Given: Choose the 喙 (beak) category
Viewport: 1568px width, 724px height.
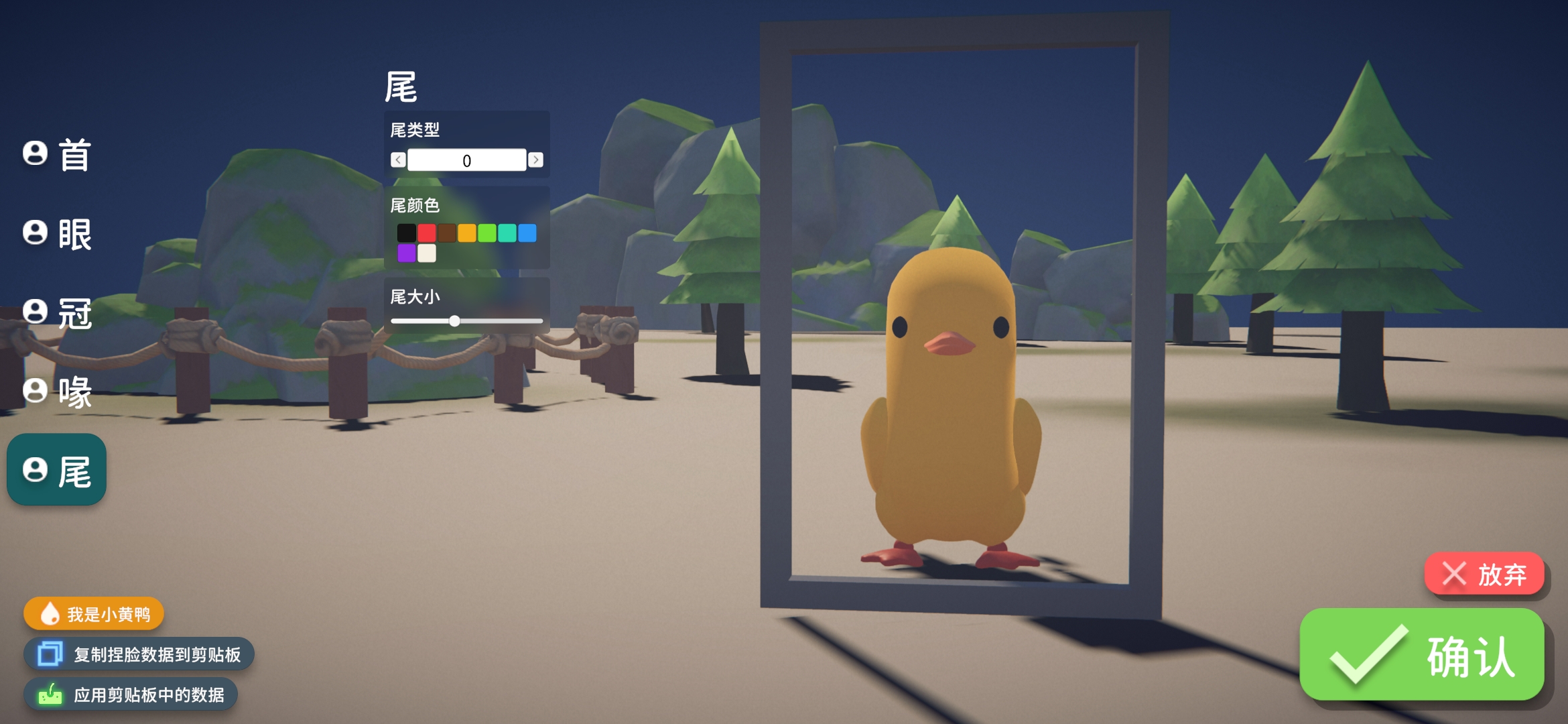Looking at the screenshot, I should (x=58, y=391).
